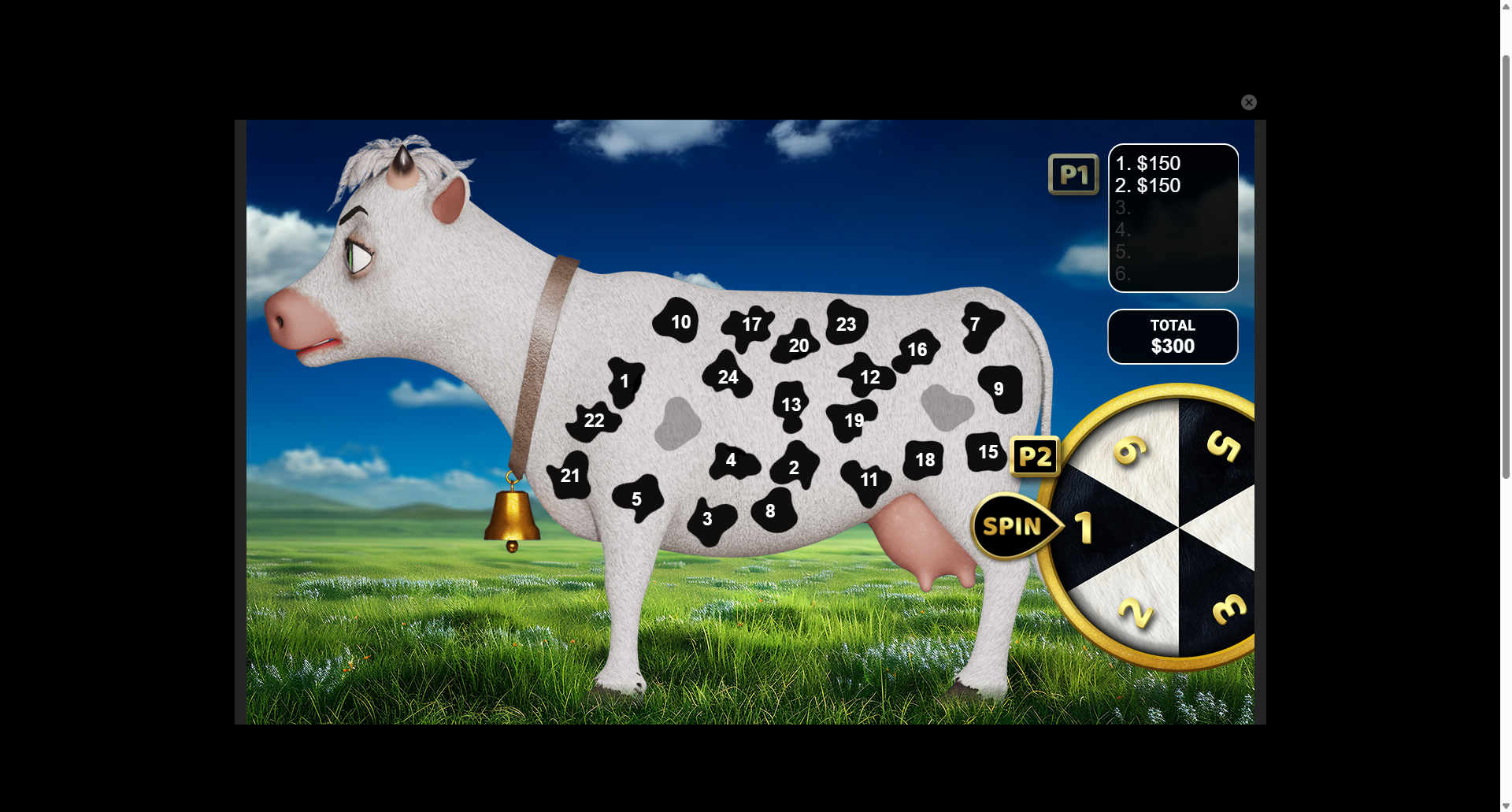
Task: Pick spot 3 on the cow's belly
Action: [707, 518]
